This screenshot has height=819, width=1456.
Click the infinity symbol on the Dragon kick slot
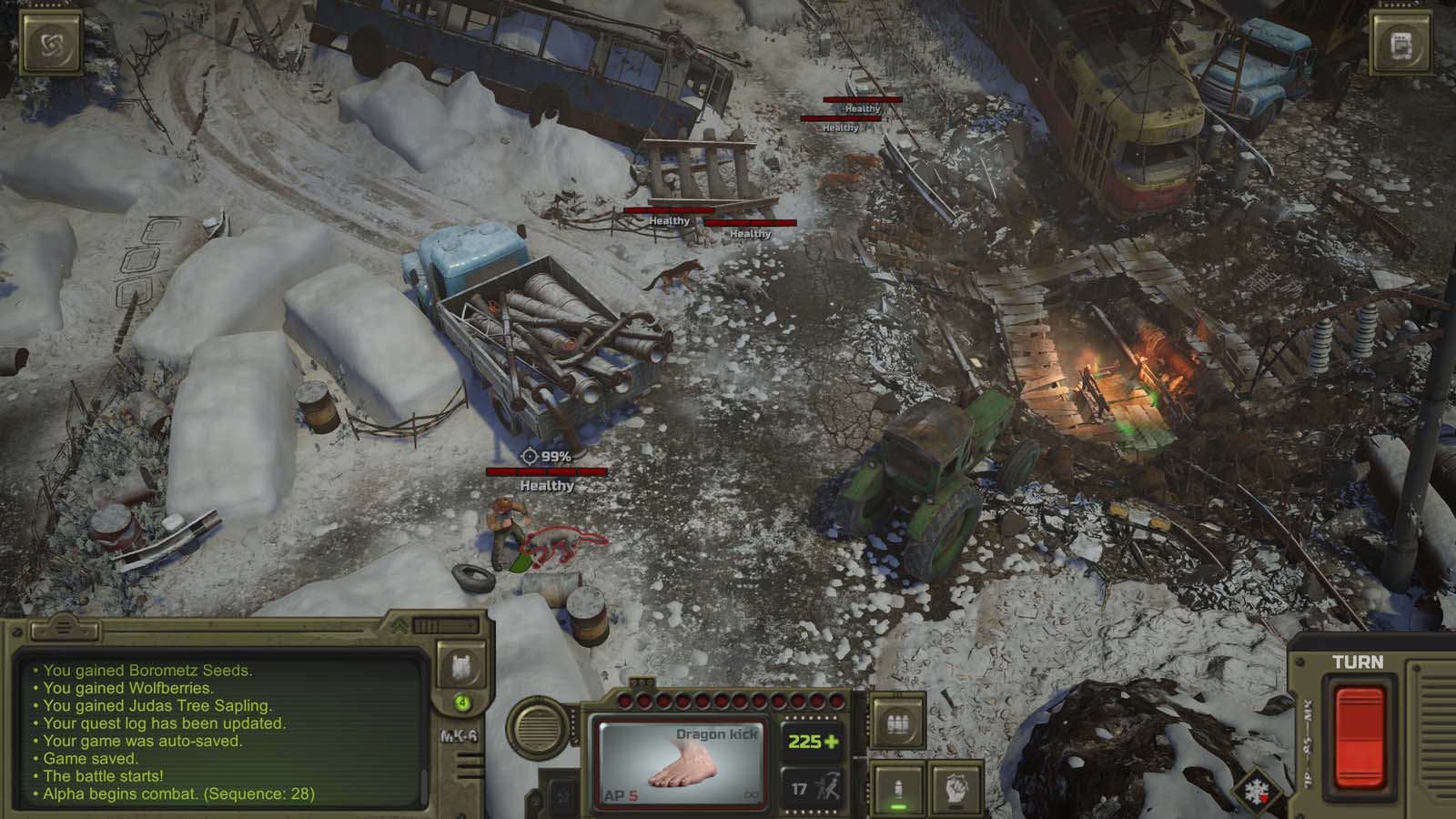click(x=750, y=794)
